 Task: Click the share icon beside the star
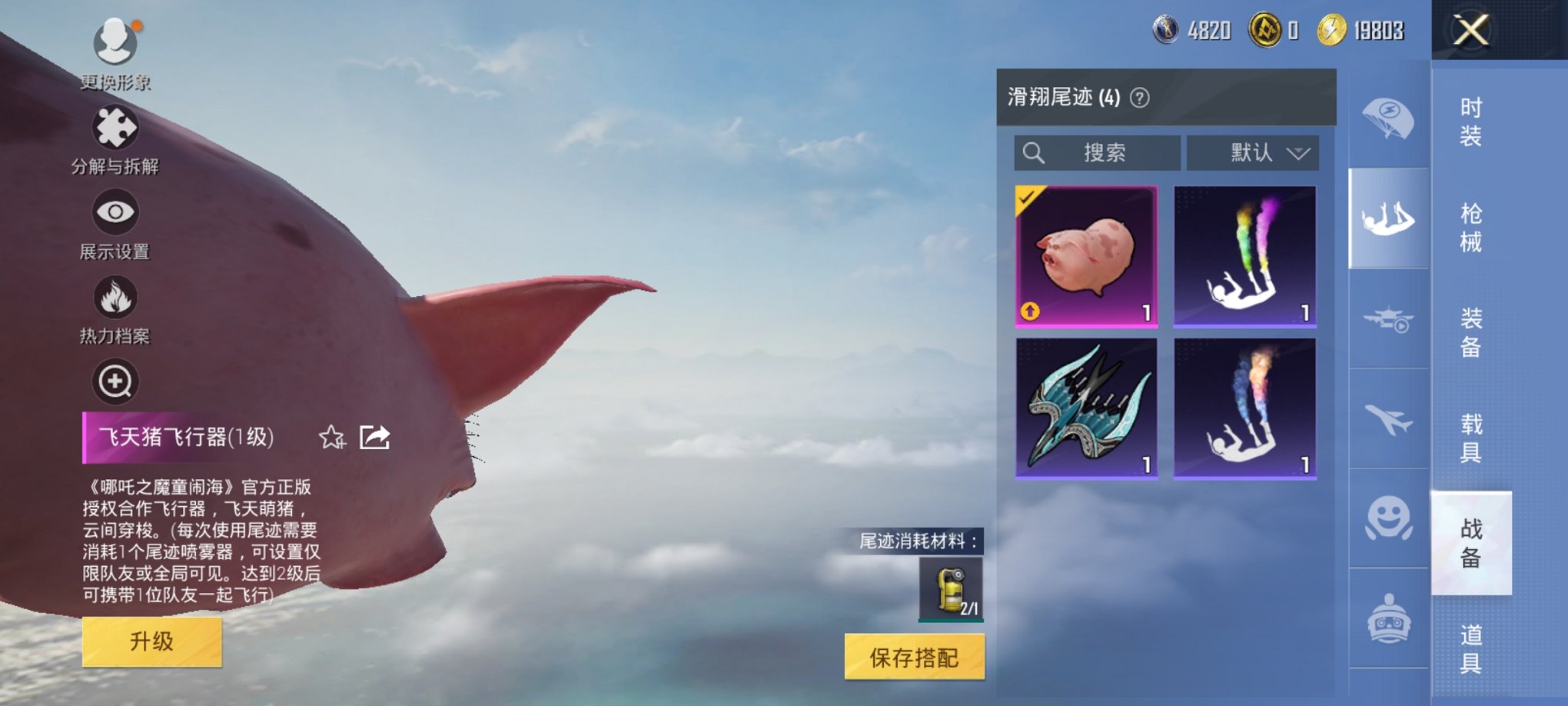point(374,438)
